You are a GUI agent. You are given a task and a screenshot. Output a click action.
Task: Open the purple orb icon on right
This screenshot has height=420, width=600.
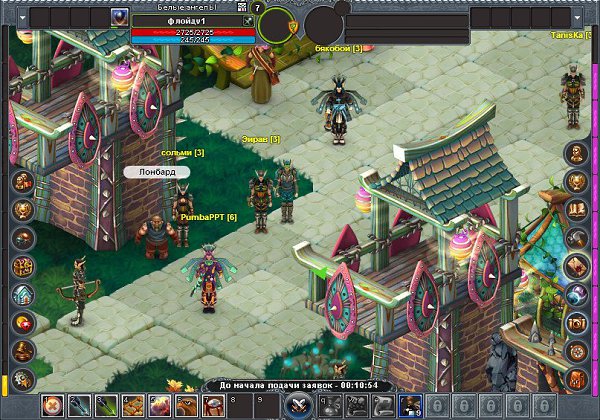[577, 294]
